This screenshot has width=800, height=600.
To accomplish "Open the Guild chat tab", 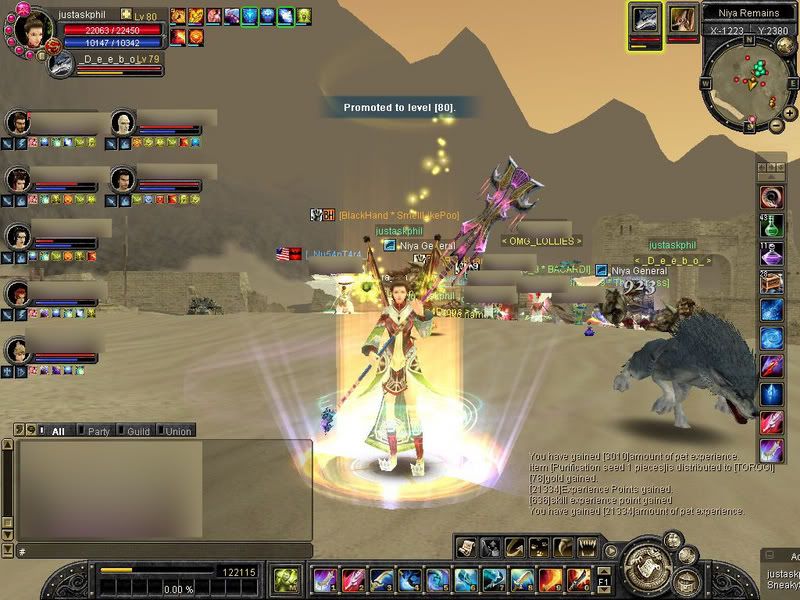I will click(x=138, y=431).
